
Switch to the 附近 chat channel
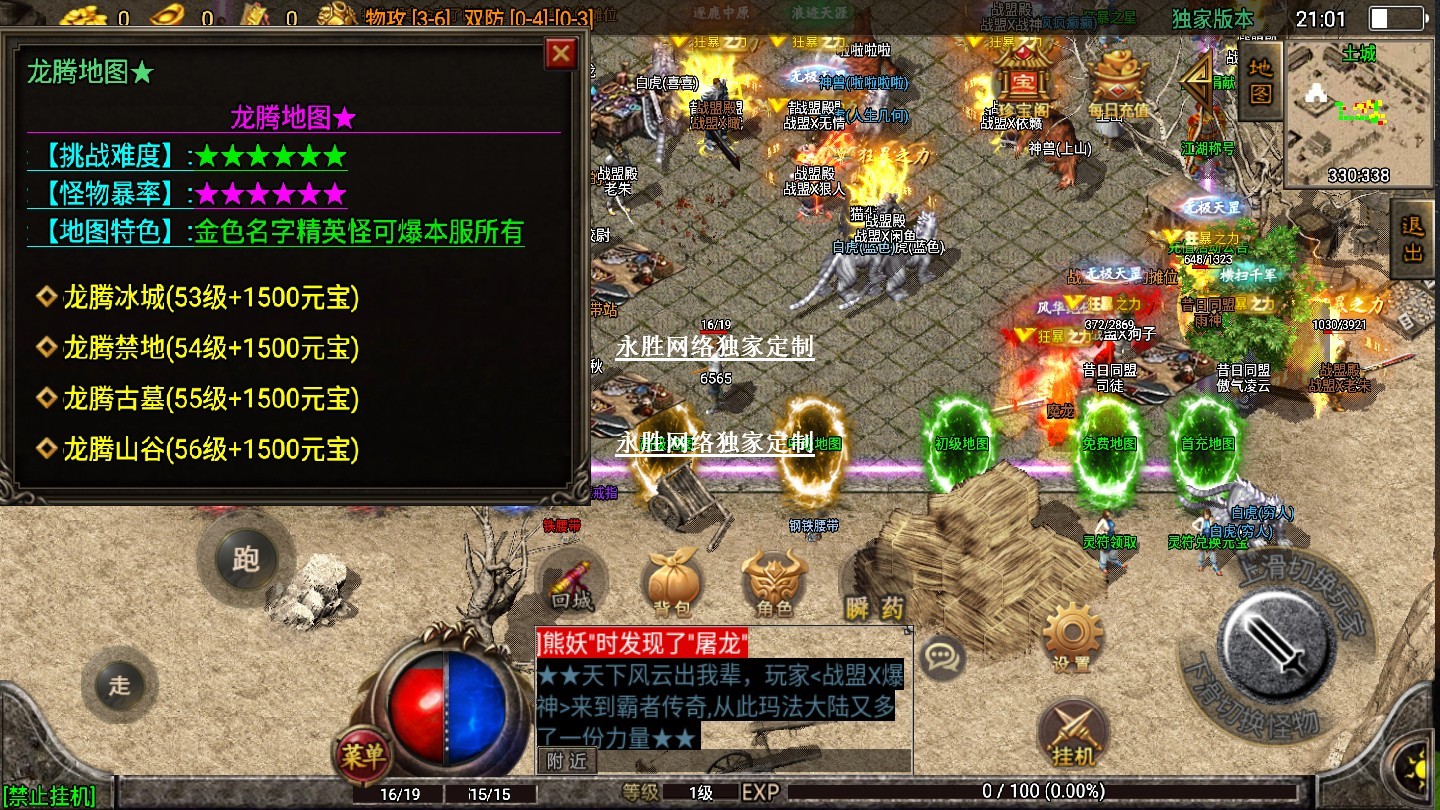point(567,761)
